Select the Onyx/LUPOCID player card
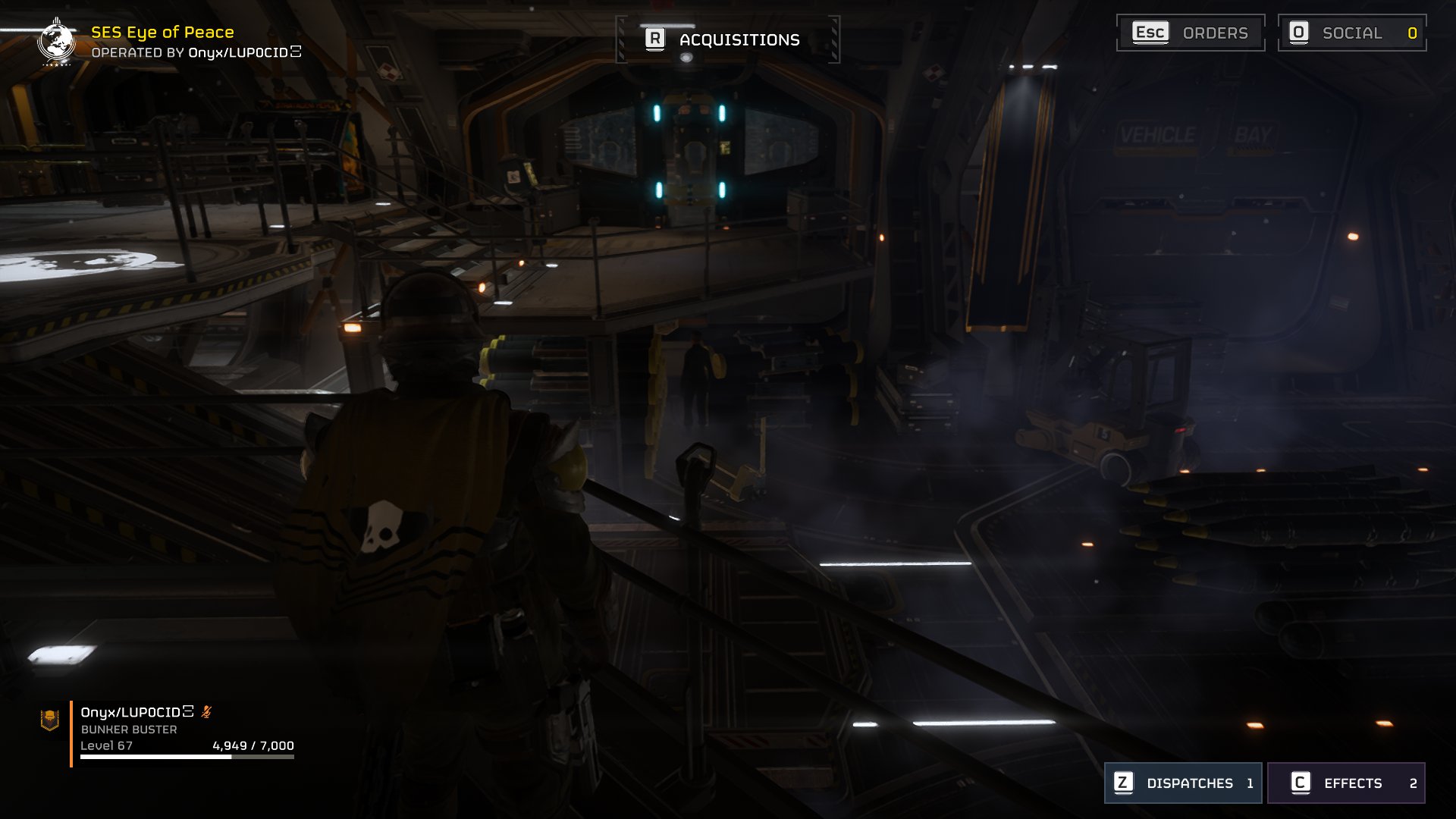 [182, 730]
